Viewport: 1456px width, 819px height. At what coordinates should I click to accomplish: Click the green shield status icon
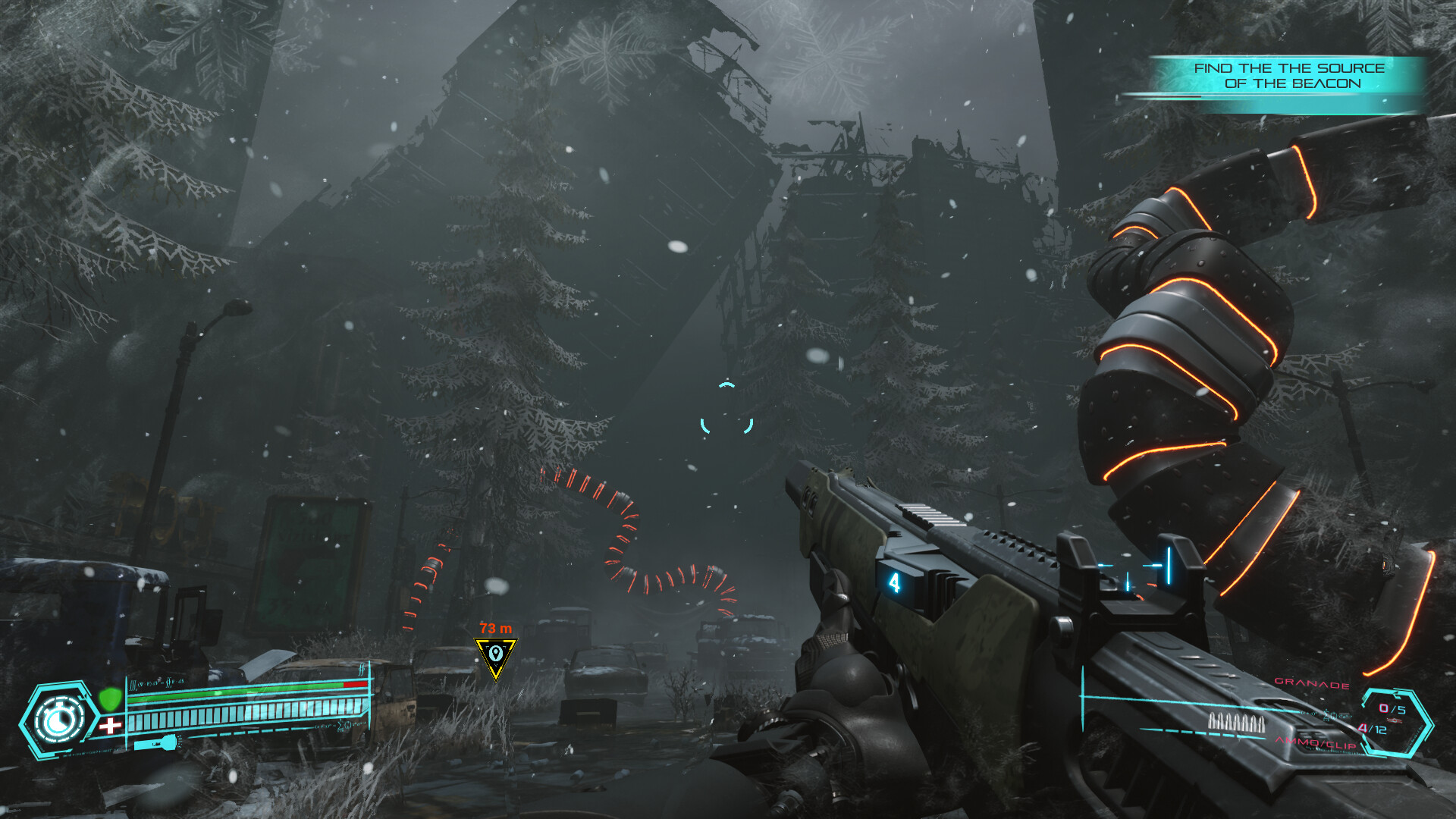click(x=111, y=698)
